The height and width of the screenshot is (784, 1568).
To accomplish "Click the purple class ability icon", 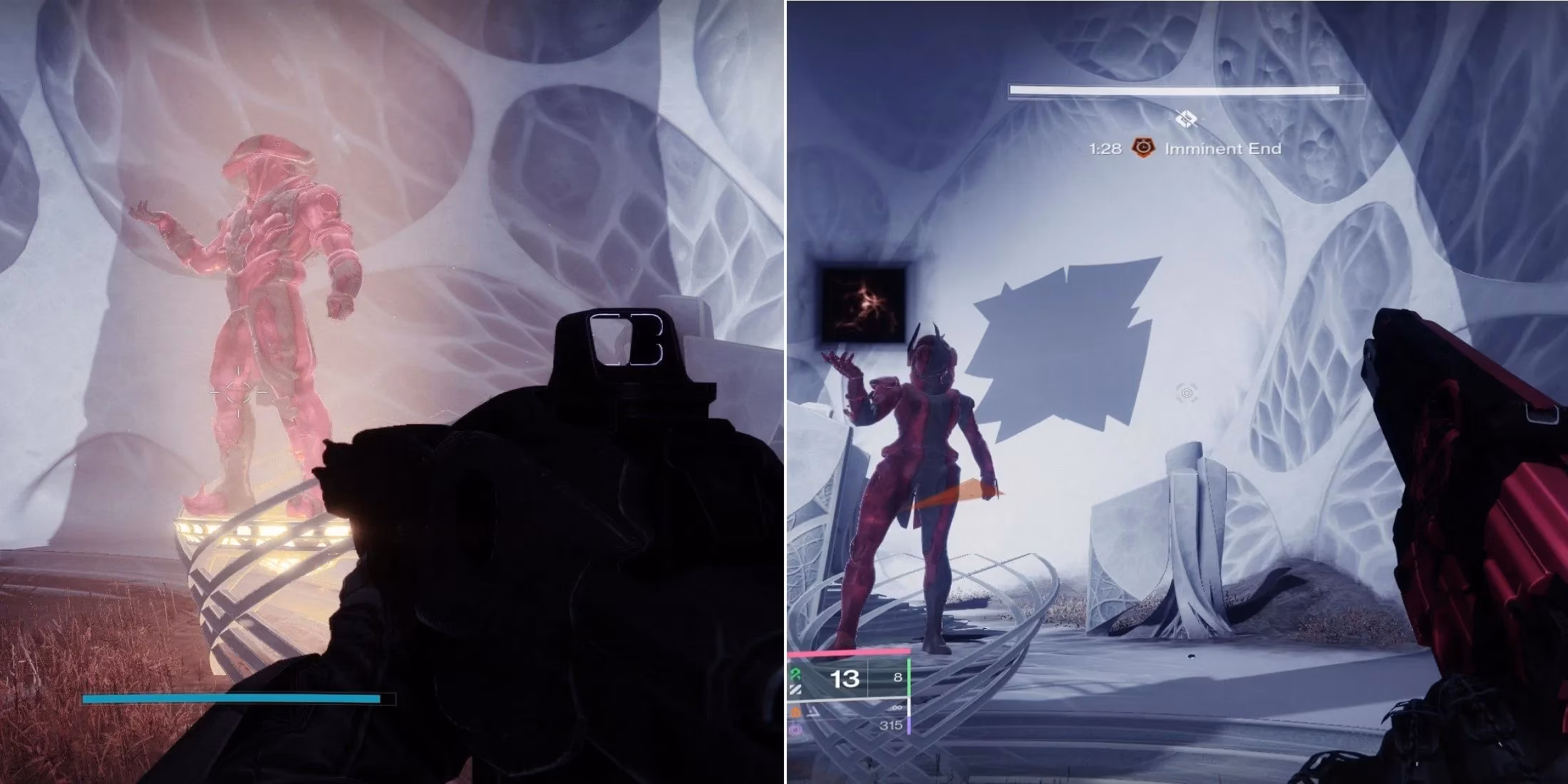I will pyautogui.click(x=795, y=730).
